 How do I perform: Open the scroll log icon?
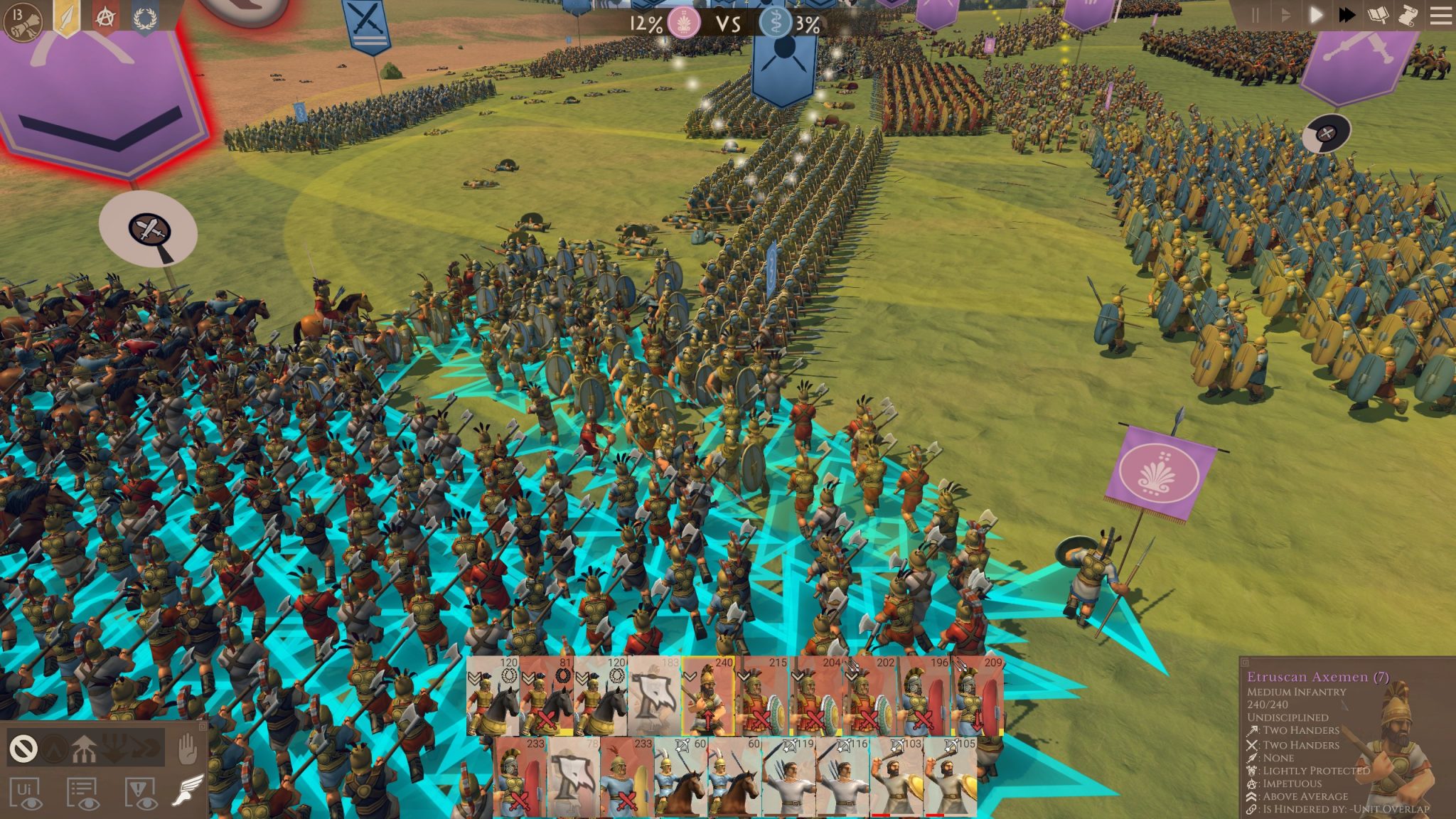pos(1408,15)
